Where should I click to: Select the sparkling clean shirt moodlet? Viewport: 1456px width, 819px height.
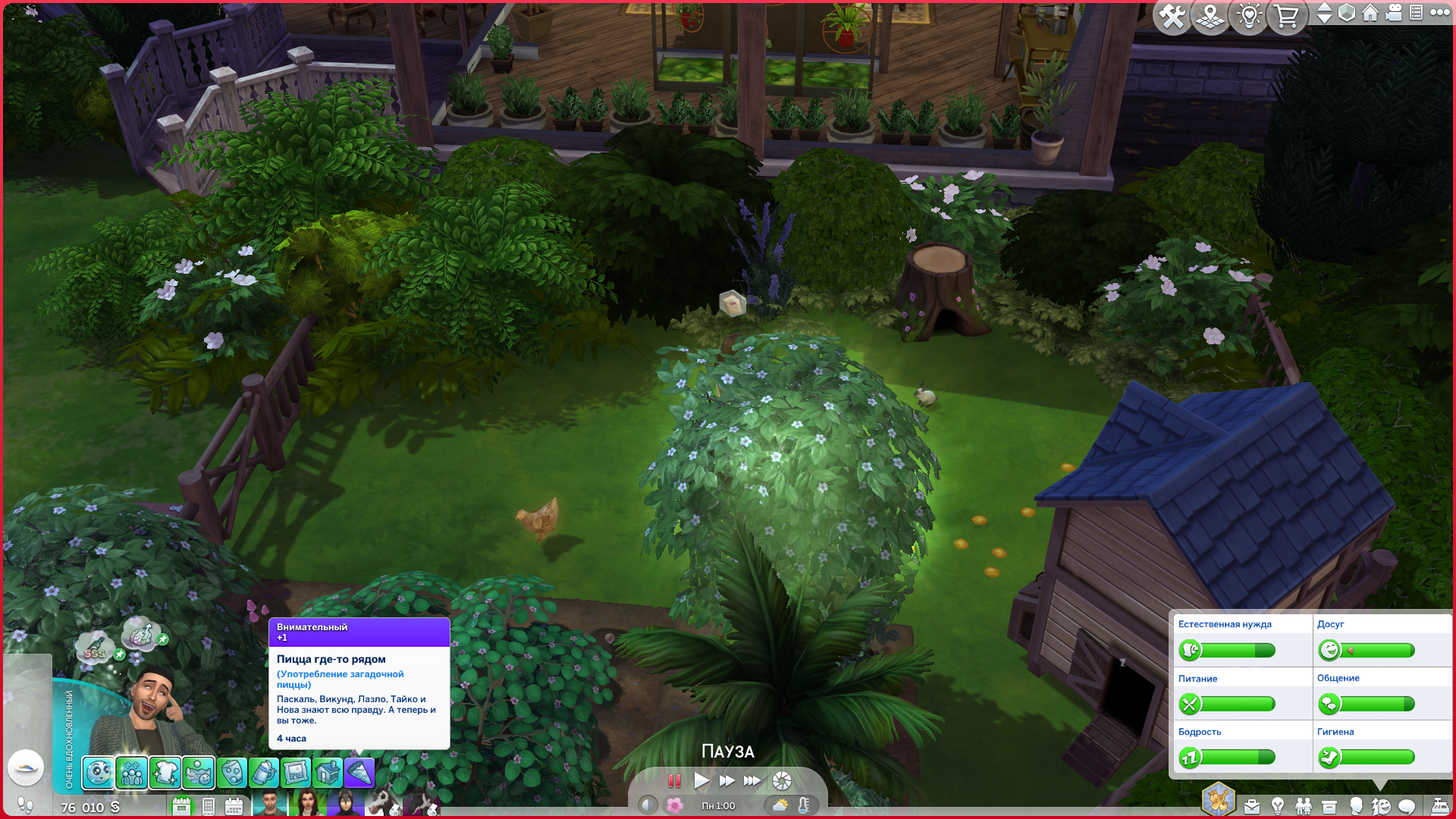tap(165, 773)
